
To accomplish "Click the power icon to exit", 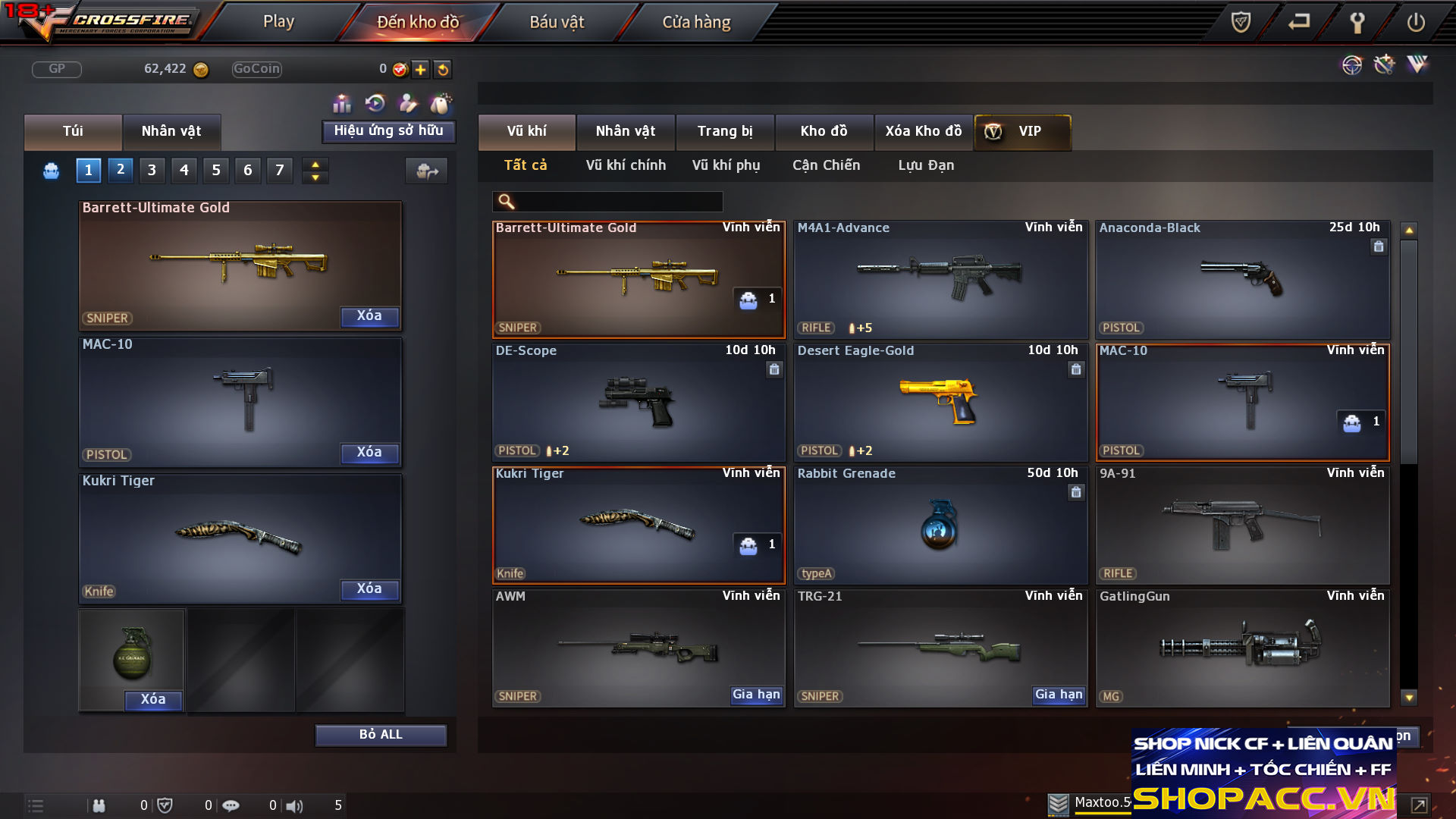I will pyautogui.click(x=1416, y=22).
